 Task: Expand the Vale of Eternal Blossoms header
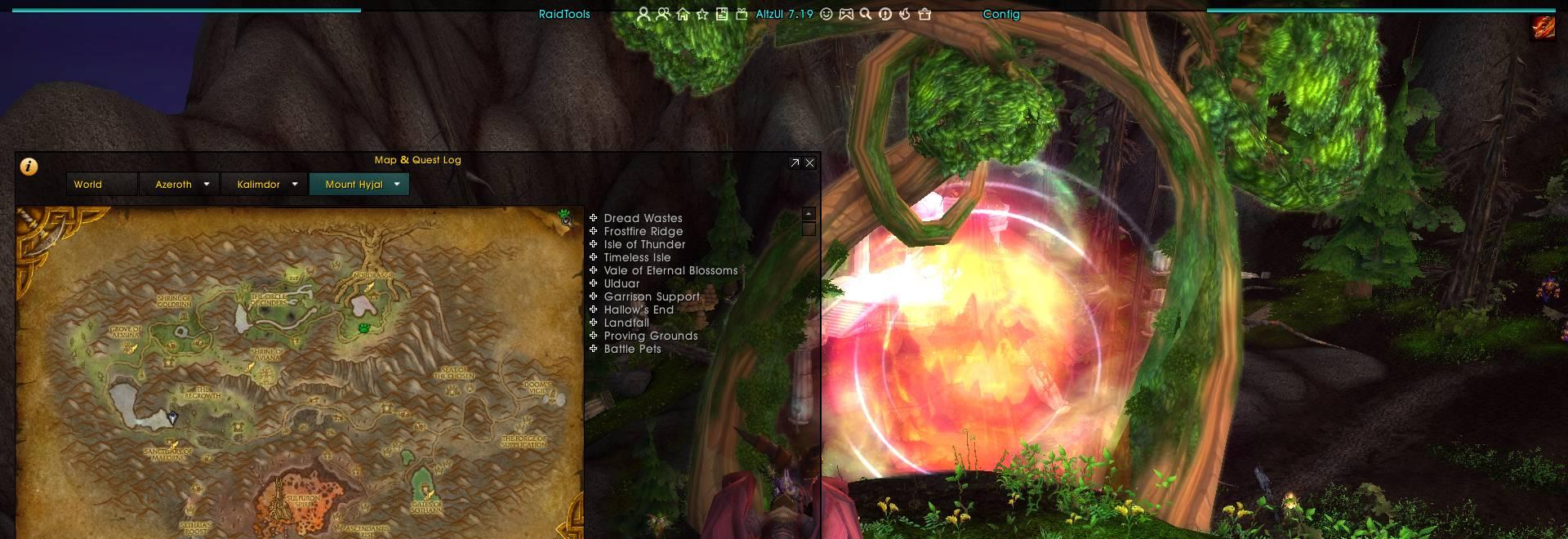click(594, 270)
